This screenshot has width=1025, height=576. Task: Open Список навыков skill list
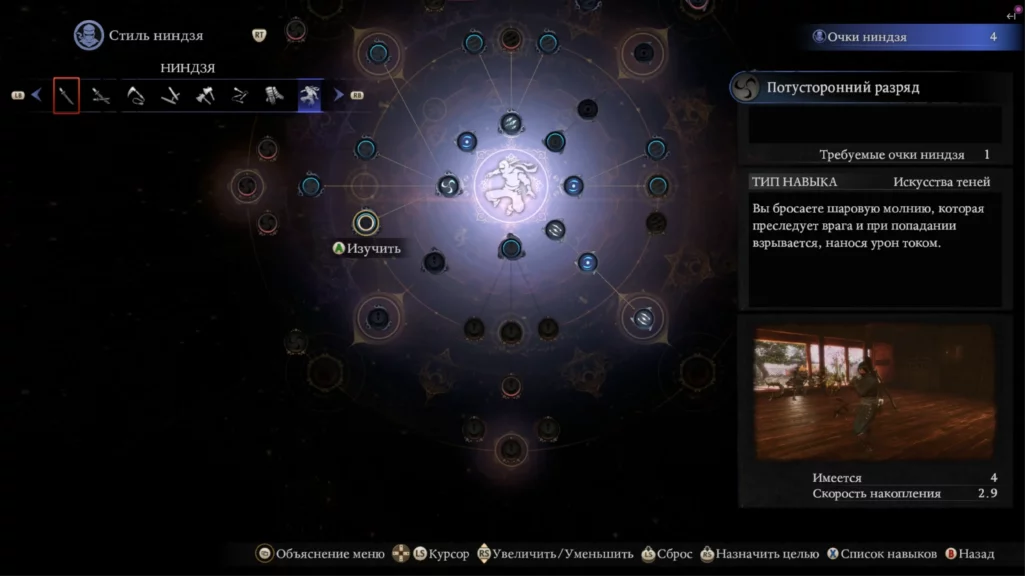[x=880, y=554]
